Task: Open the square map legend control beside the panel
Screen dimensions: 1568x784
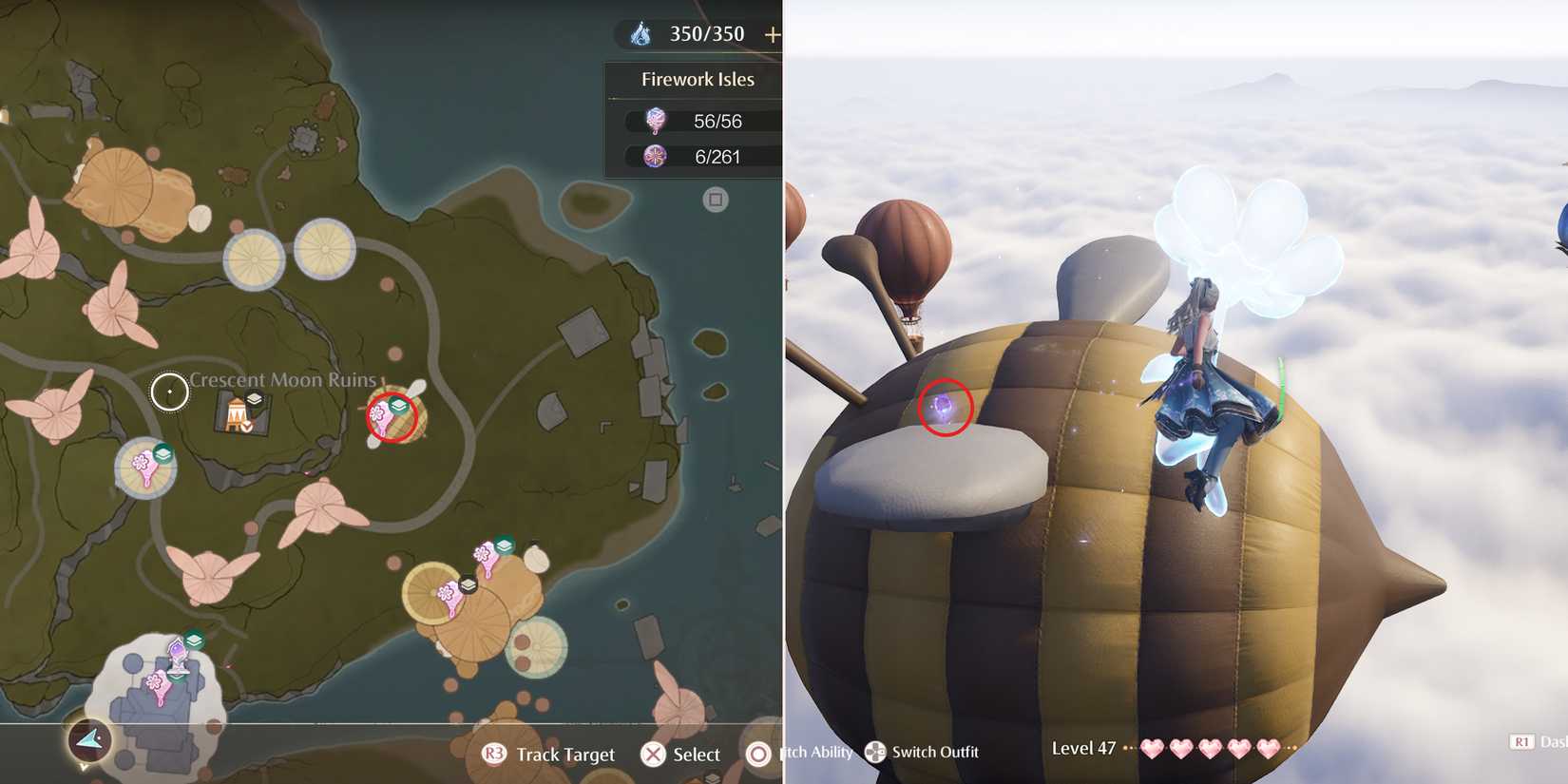Action: click(x=715, y=200)
